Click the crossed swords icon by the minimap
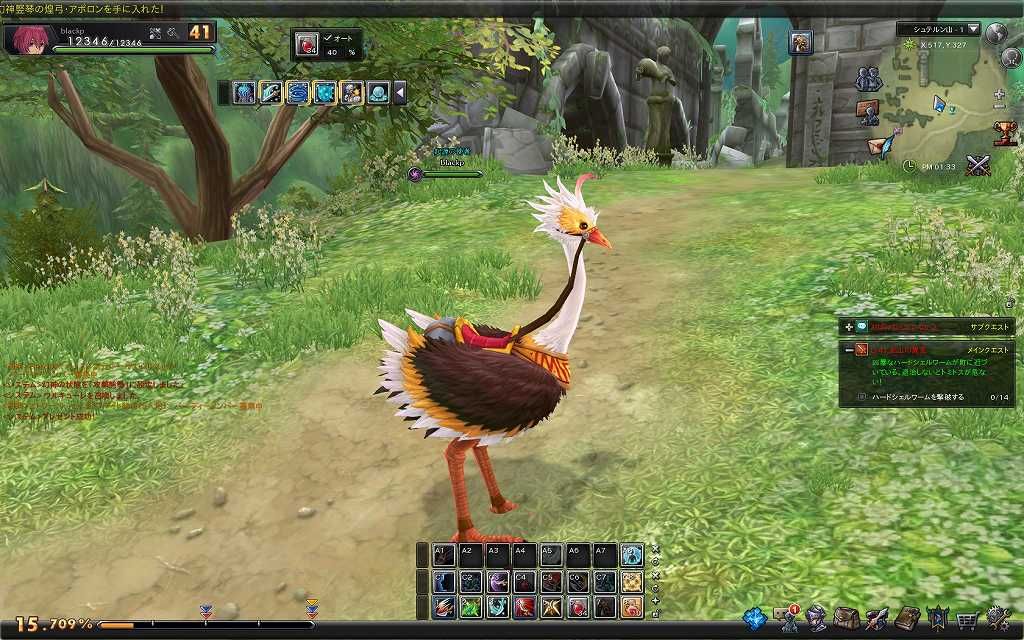Viewport: 1024px width, 640px height. tap(977, 166)
